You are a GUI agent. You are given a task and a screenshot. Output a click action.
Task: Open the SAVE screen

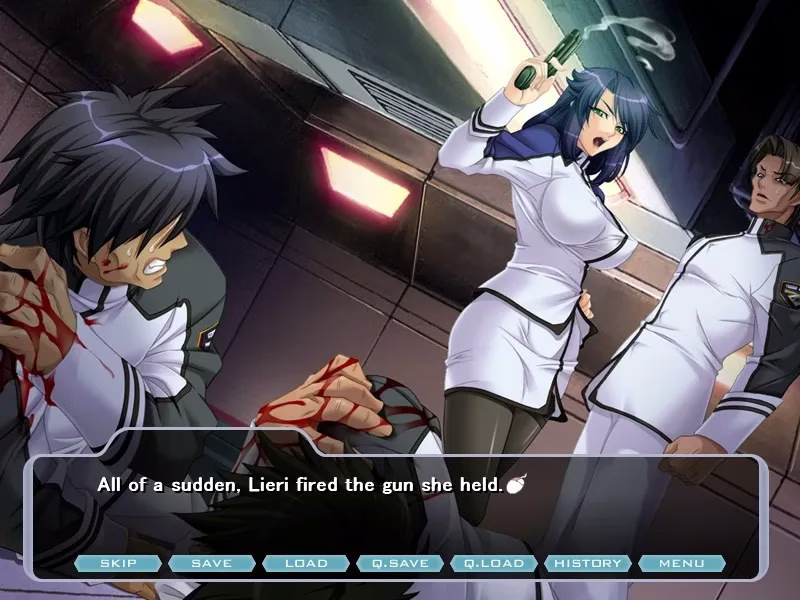[211, 563]
